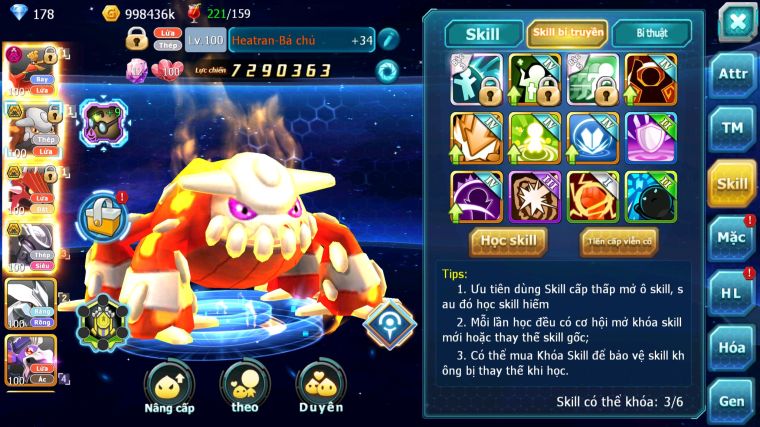Edit the Heatran name with the pencil icon
Screen dimensions: 760x427
(388, 40)
